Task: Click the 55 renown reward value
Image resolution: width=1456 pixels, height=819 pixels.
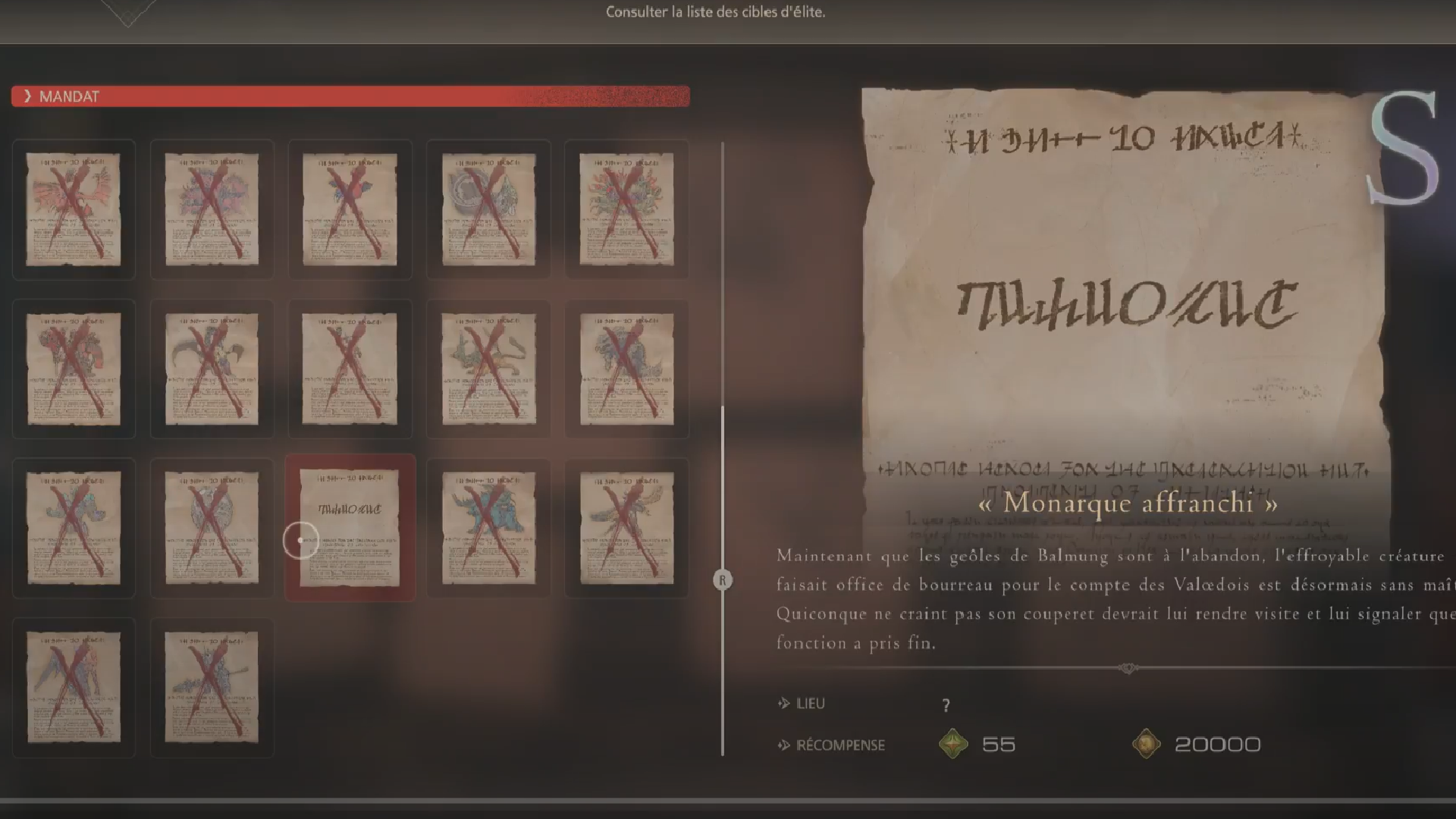Action: tap(999, 744)
